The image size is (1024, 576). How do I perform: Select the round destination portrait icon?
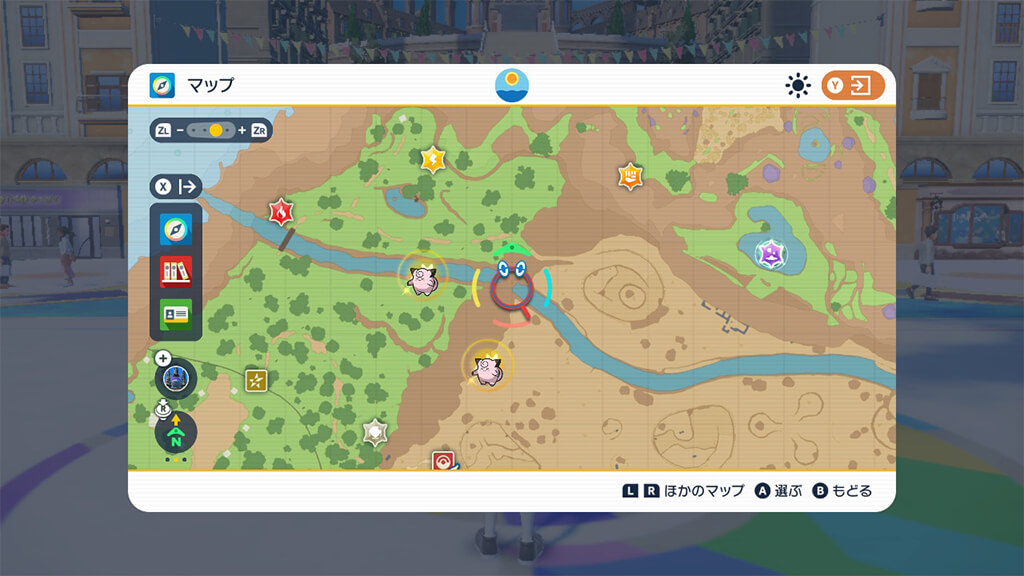(x=176, y=378)
